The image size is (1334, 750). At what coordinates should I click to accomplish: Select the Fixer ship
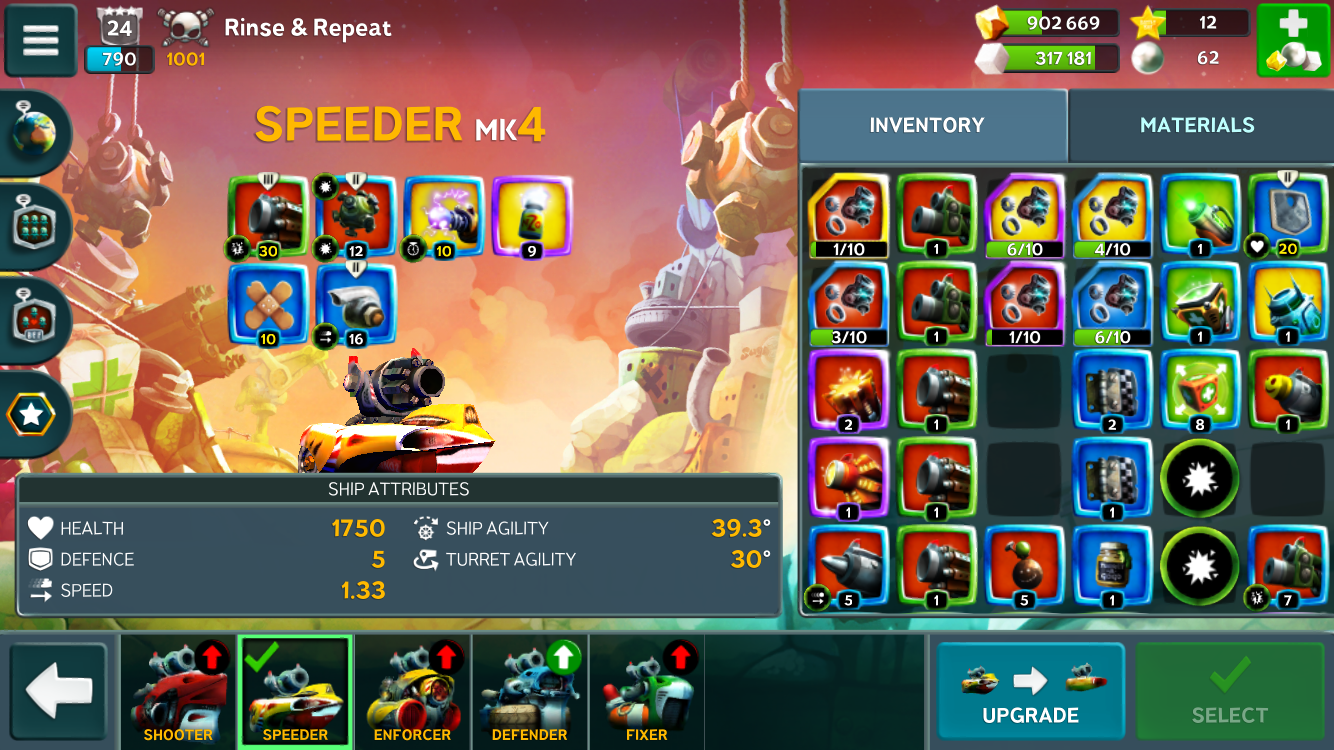(x=646, y=692)
